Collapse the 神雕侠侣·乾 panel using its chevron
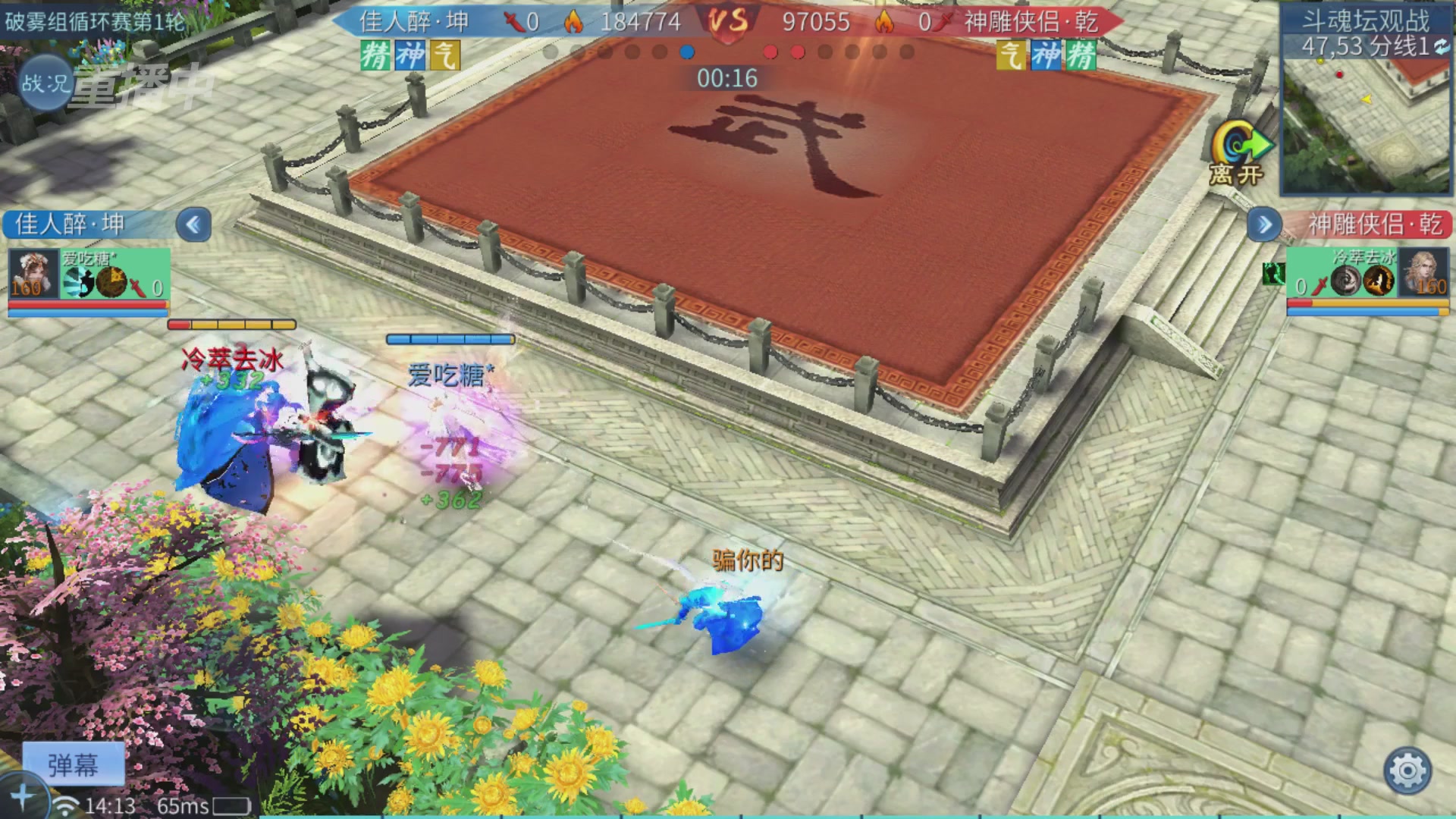 [1263, 225]
